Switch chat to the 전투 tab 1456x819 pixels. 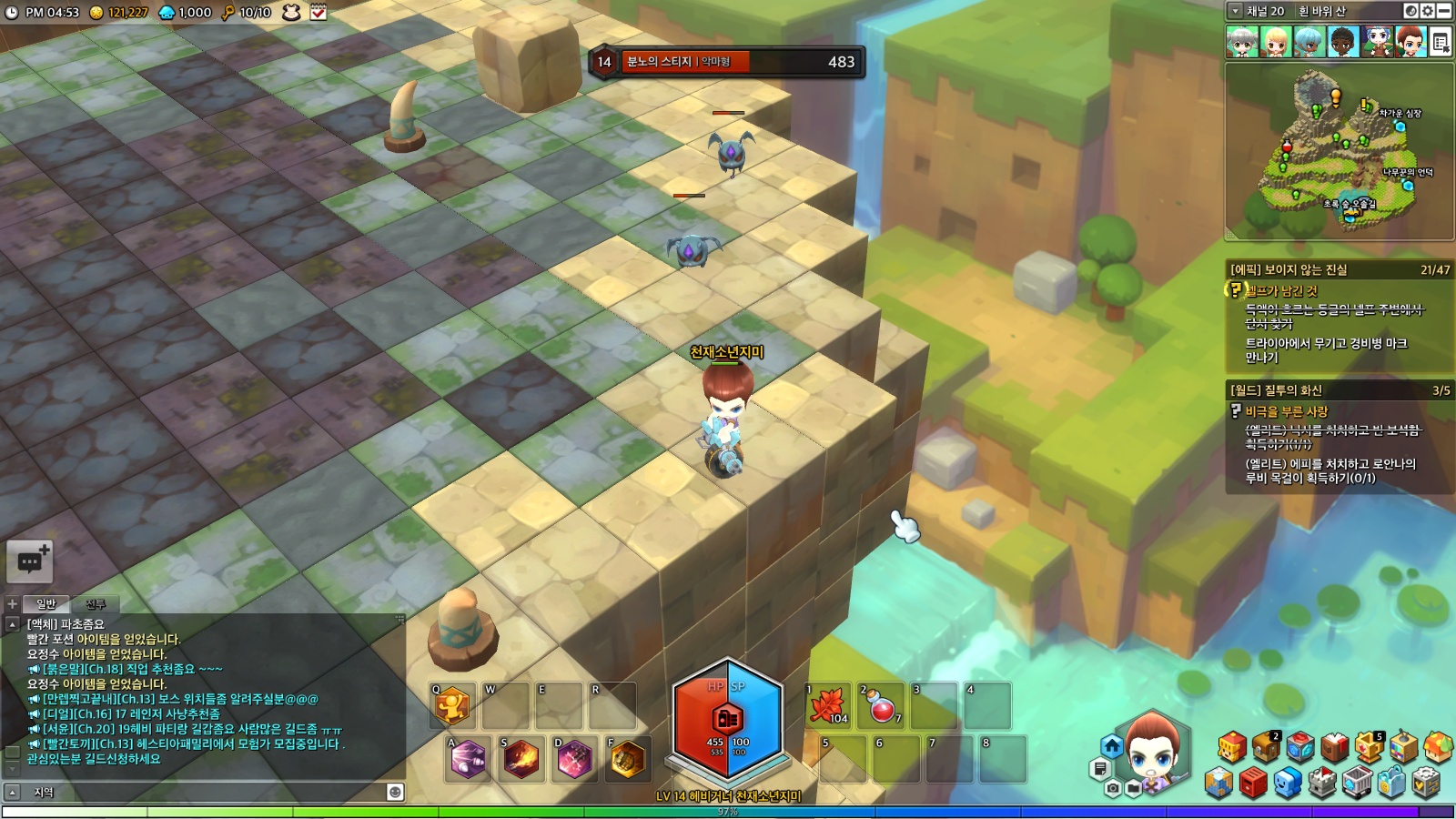(x=96, y=604)
